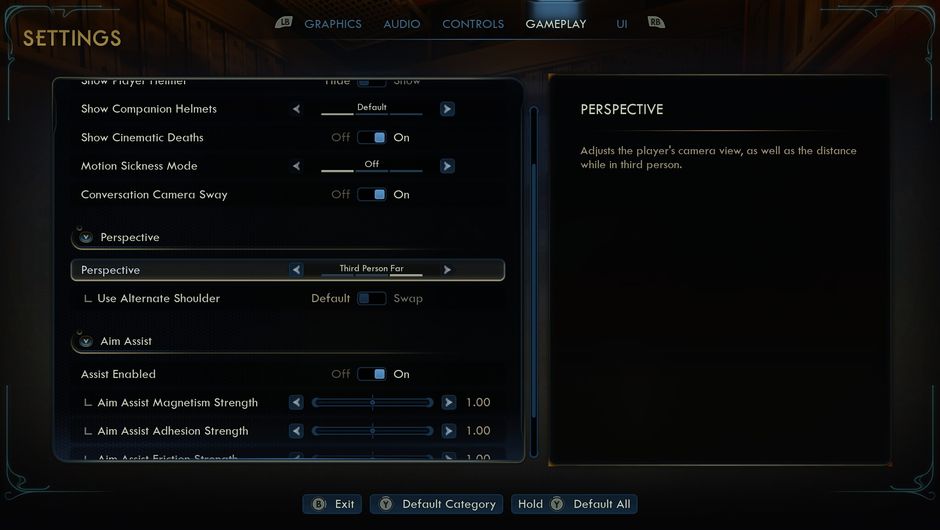Click right arrow for Show Companion Helmets

tap(447, 109)
